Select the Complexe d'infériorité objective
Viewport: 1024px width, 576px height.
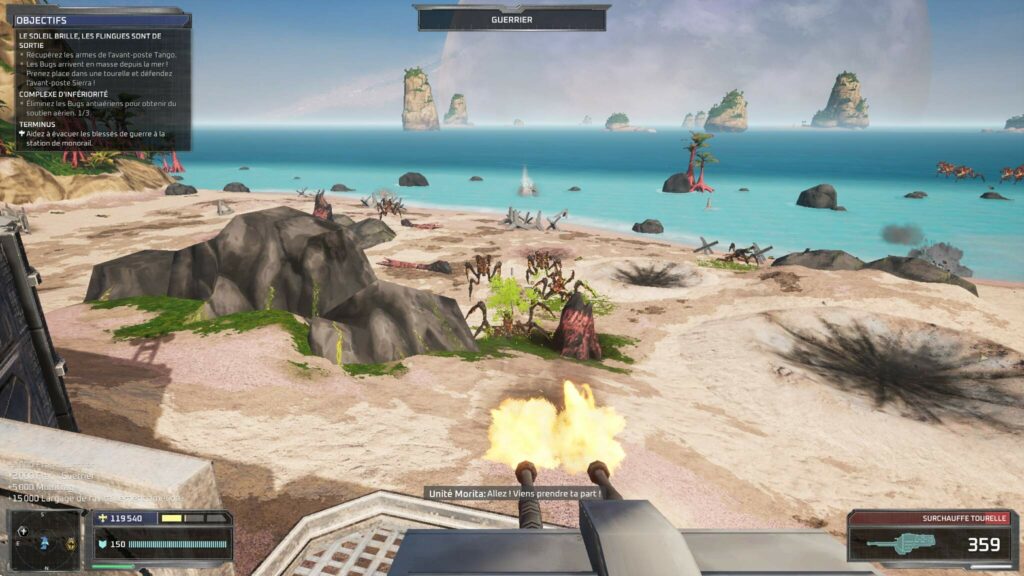pos(62,94)
